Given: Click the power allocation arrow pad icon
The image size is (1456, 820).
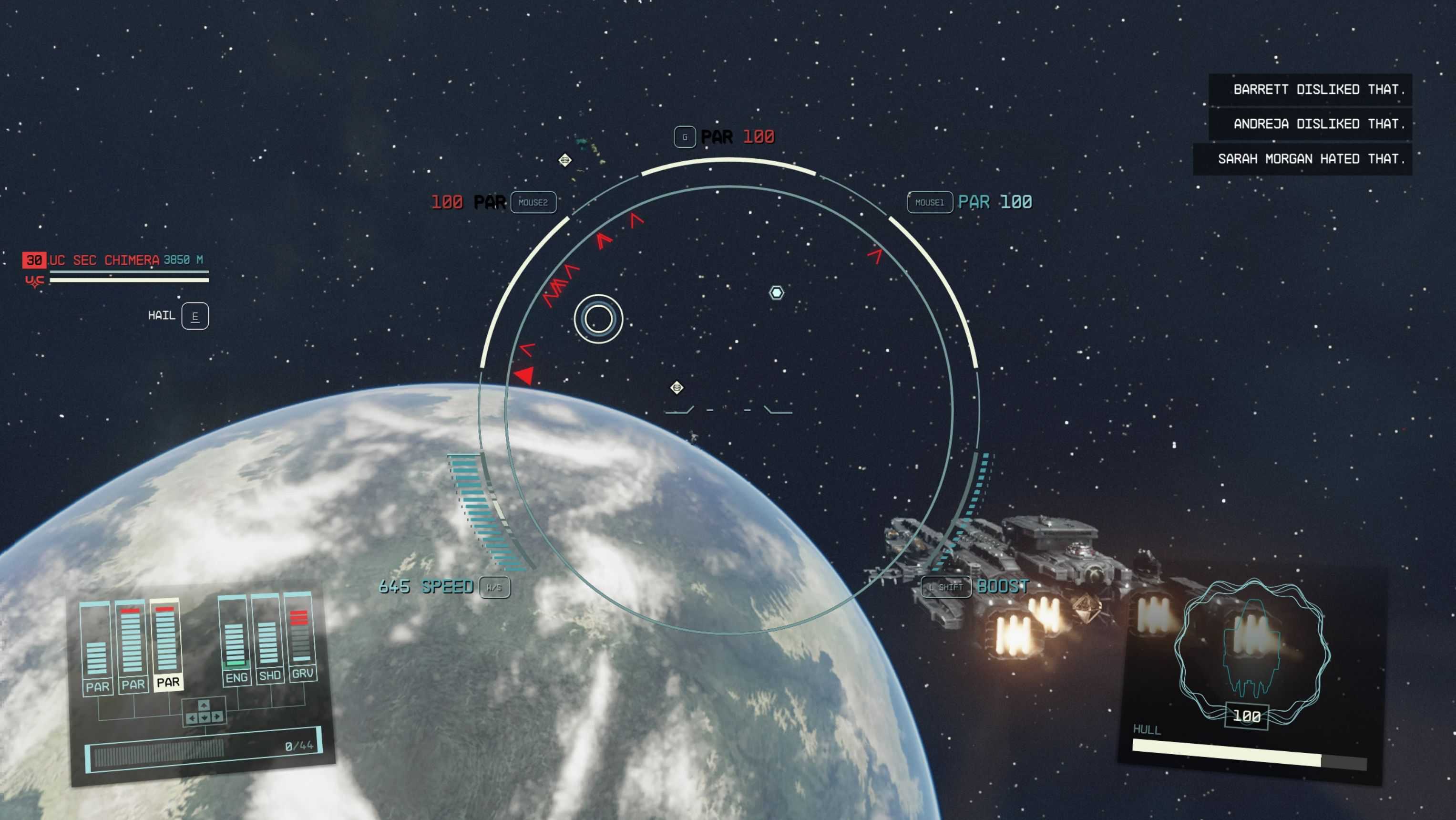Looking at the screenshot, I should (204, 712).
